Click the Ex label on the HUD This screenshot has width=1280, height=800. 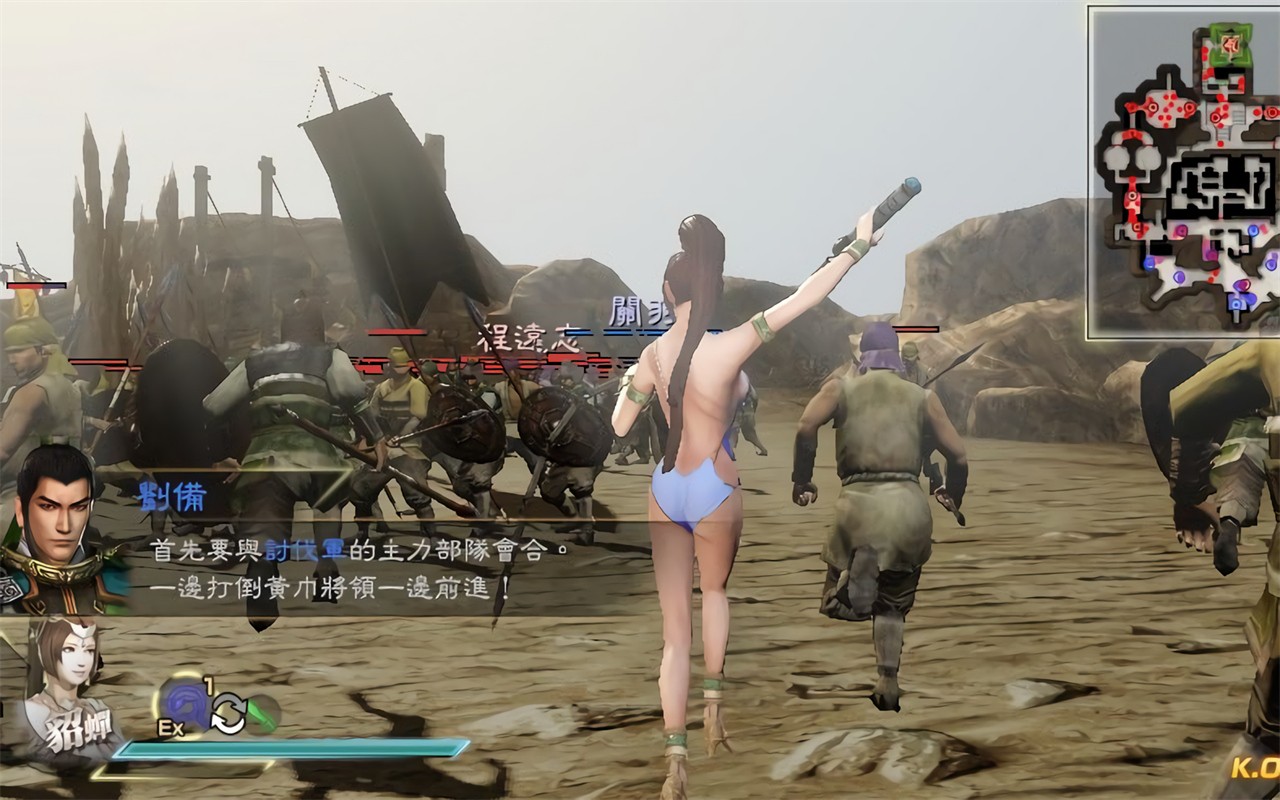[x=170, y=726]
